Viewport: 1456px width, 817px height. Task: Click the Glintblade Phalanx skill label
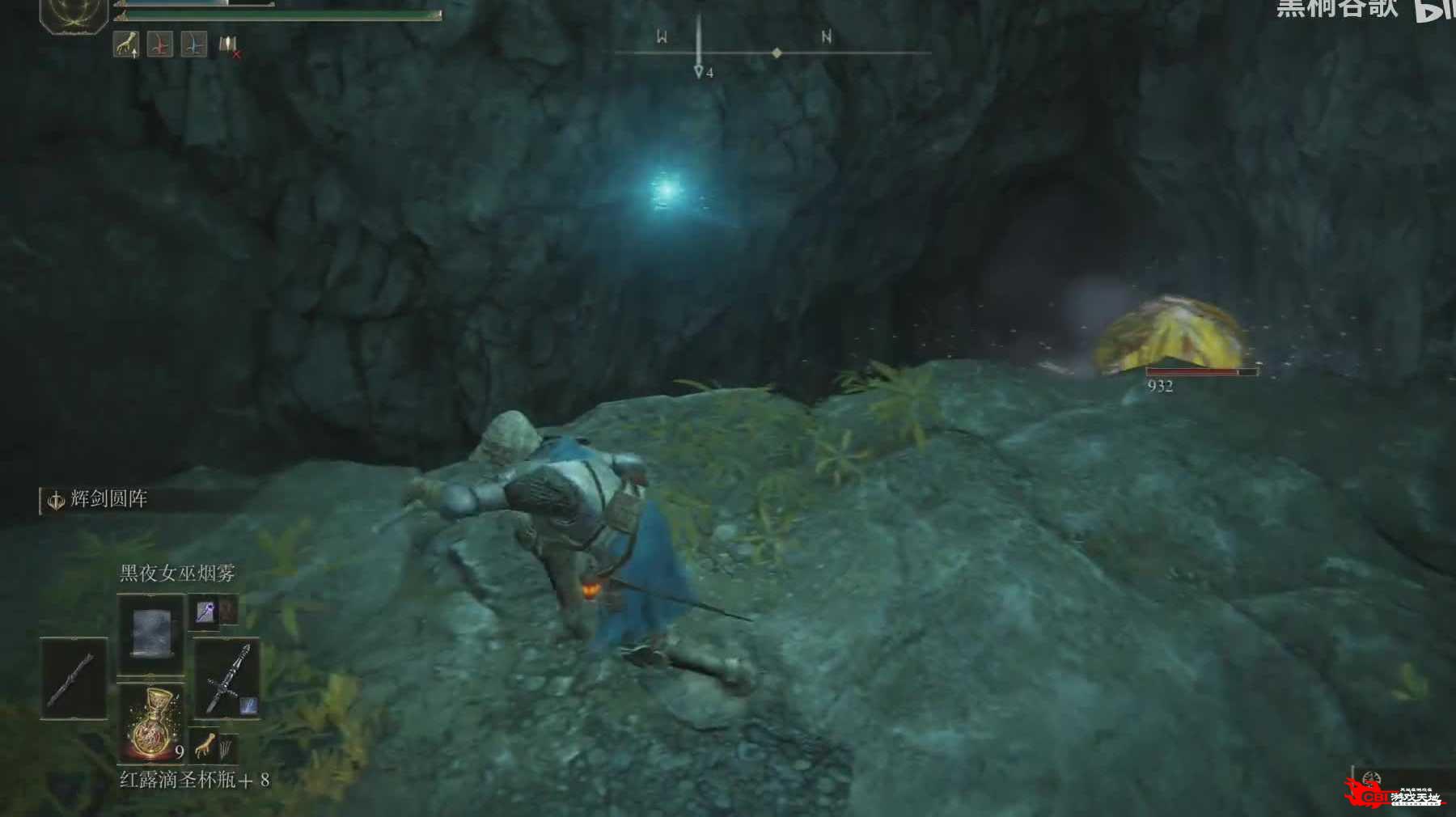[108, 499]
